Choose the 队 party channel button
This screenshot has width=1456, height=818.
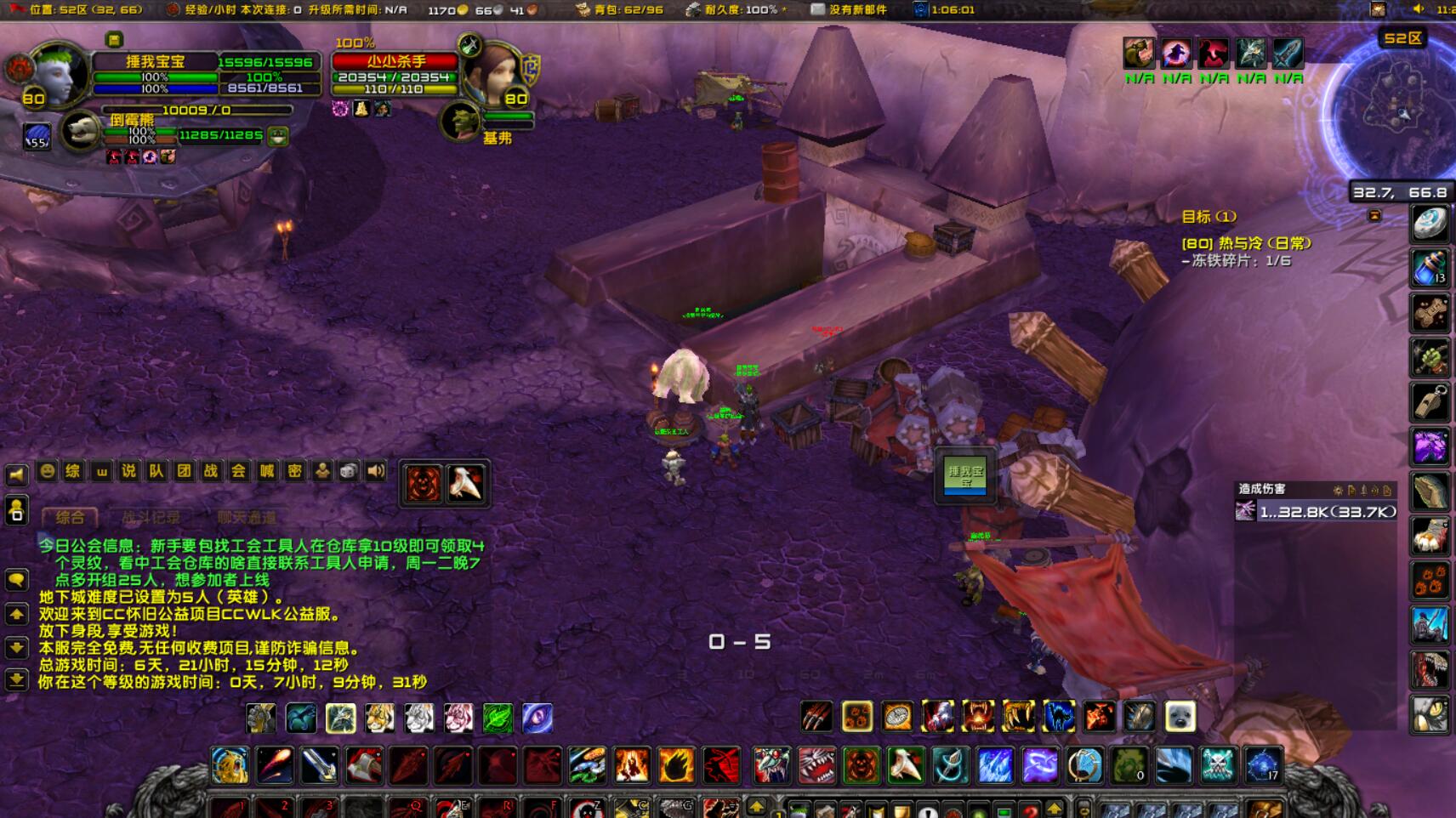click(x=156, y=471)
